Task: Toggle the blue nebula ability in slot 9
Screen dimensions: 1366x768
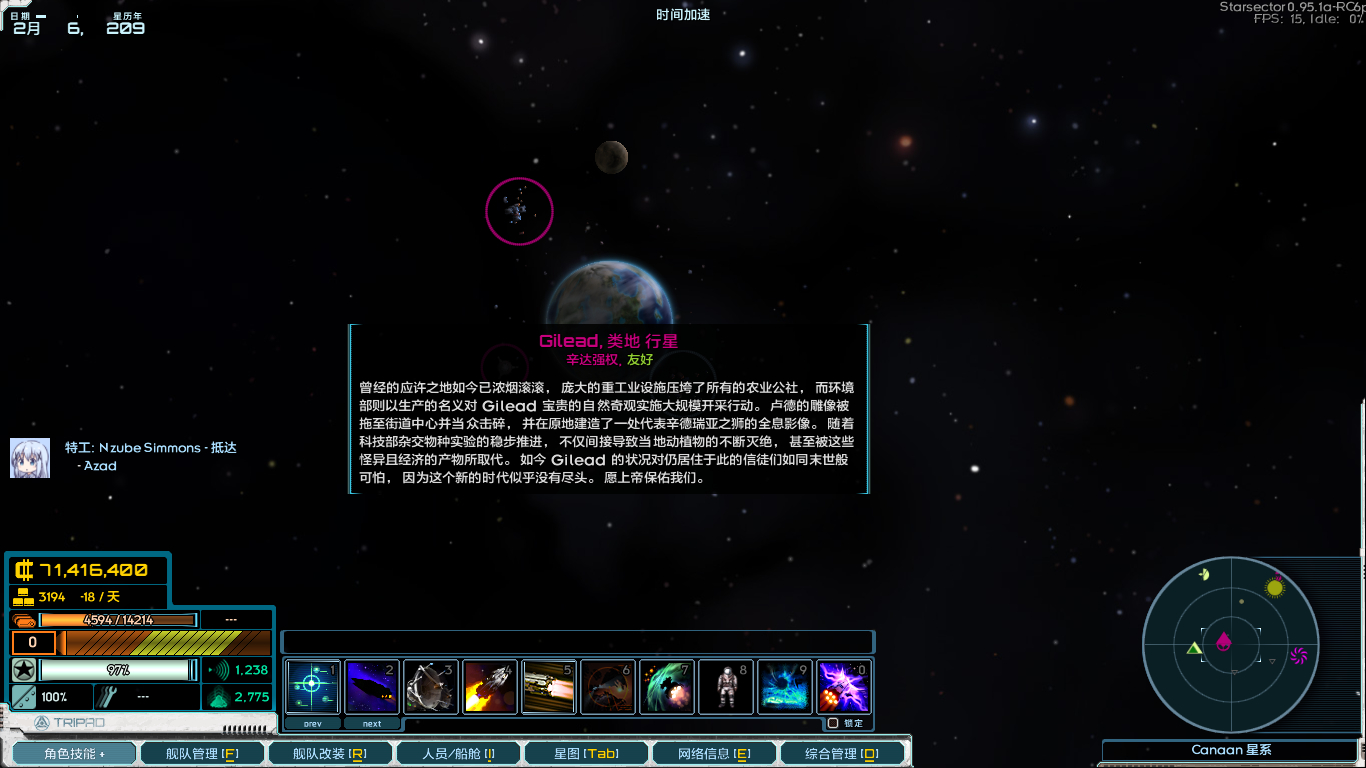Action: click(x=785, y=686)
